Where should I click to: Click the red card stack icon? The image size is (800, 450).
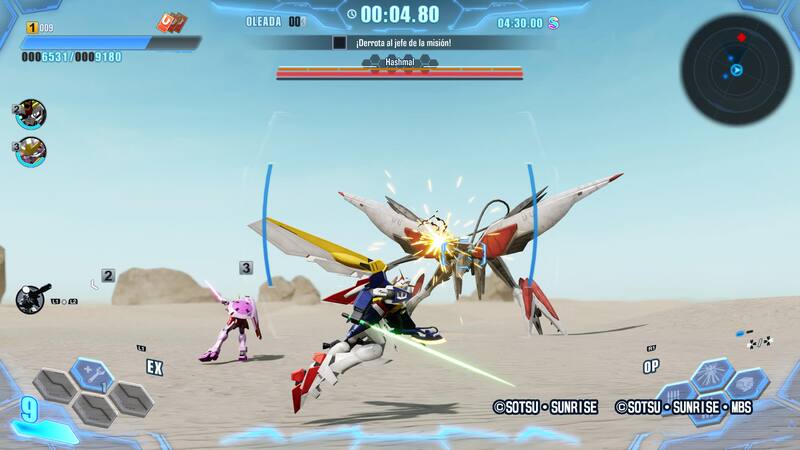pyautogui.click(x=170, y=23)
